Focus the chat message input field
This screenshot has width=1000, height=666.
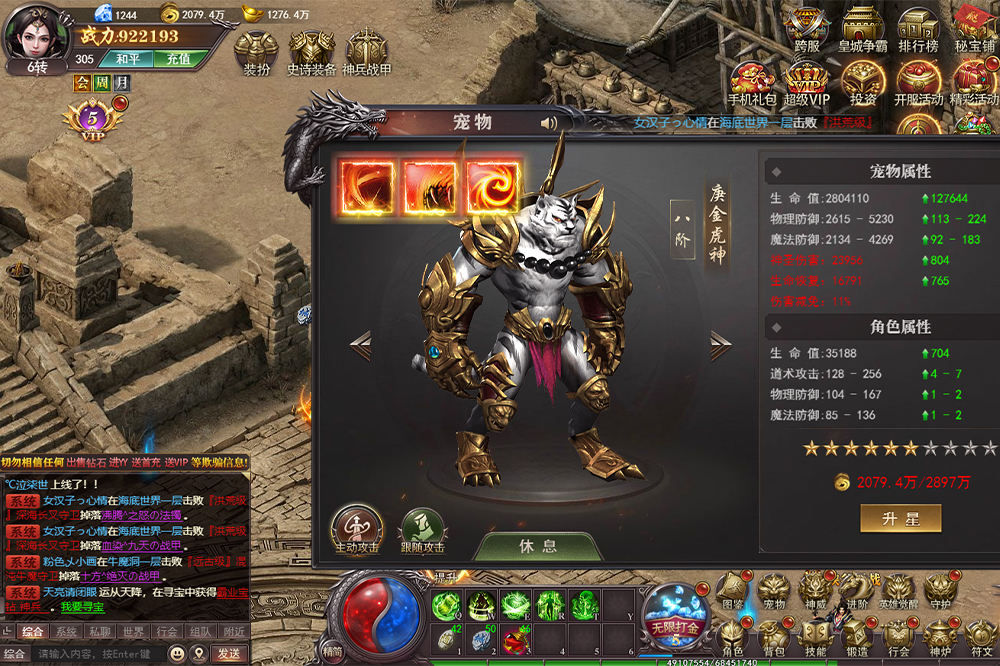(100, 653)
